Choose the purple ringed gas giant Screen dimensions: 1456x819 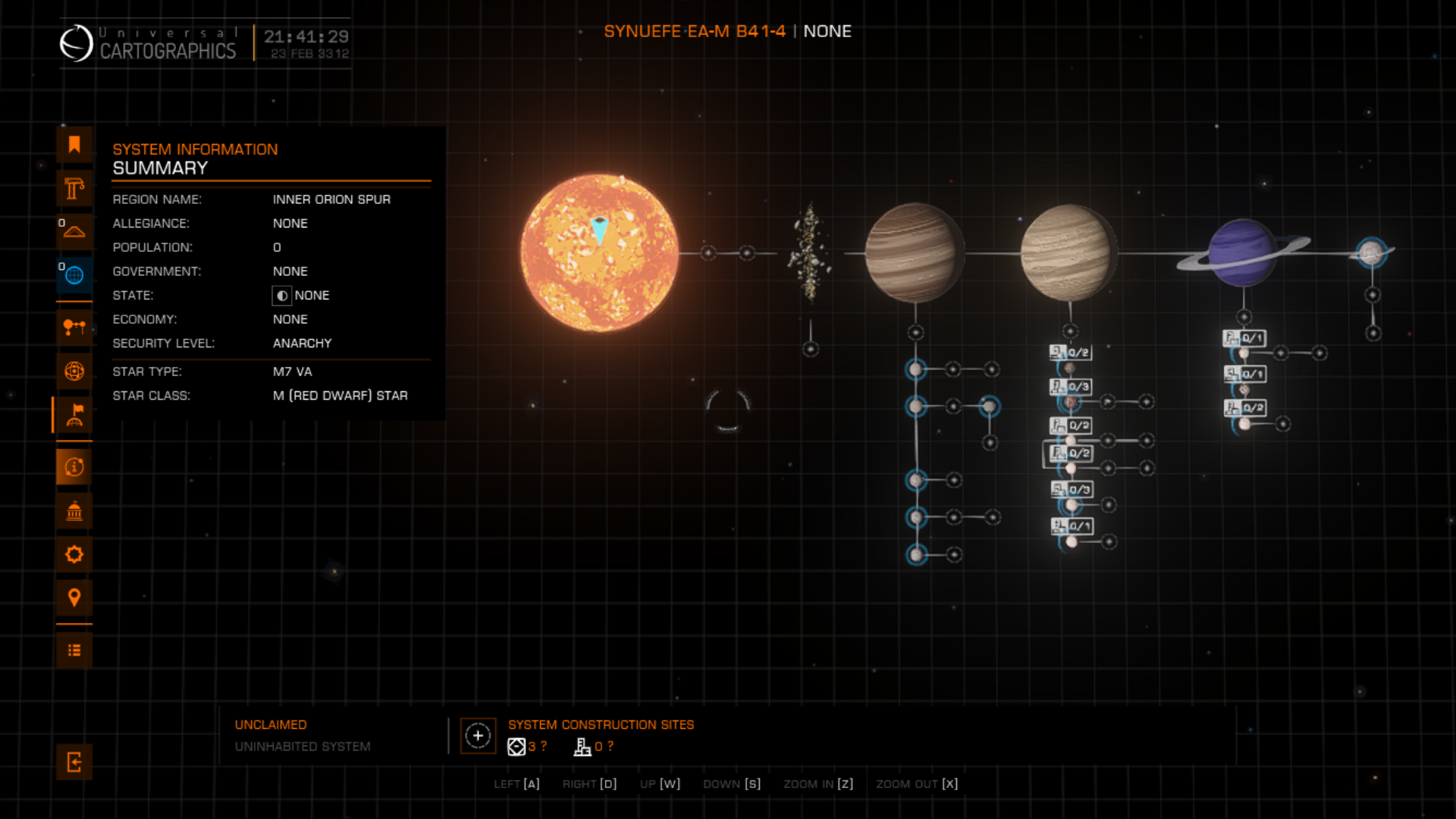1242,253
